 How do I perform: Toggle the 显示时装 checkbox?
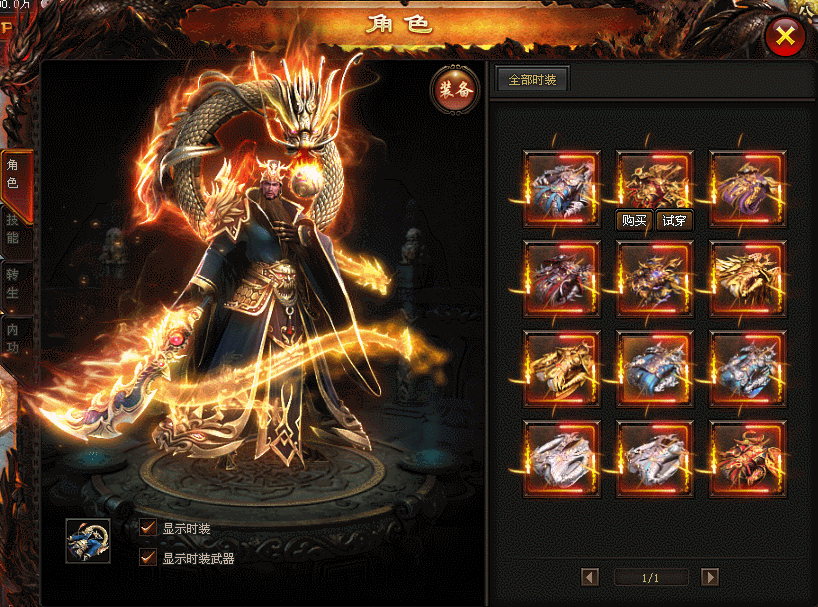(148, 528)
